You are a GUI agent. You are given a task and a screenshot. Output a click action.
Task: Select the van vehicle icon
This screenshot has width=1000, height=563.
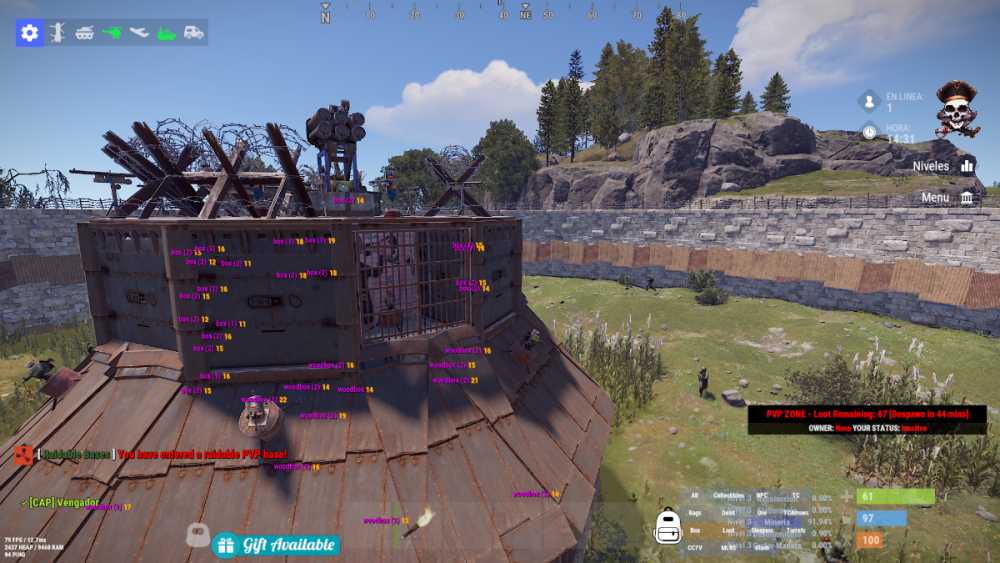[x=193, y=33]
